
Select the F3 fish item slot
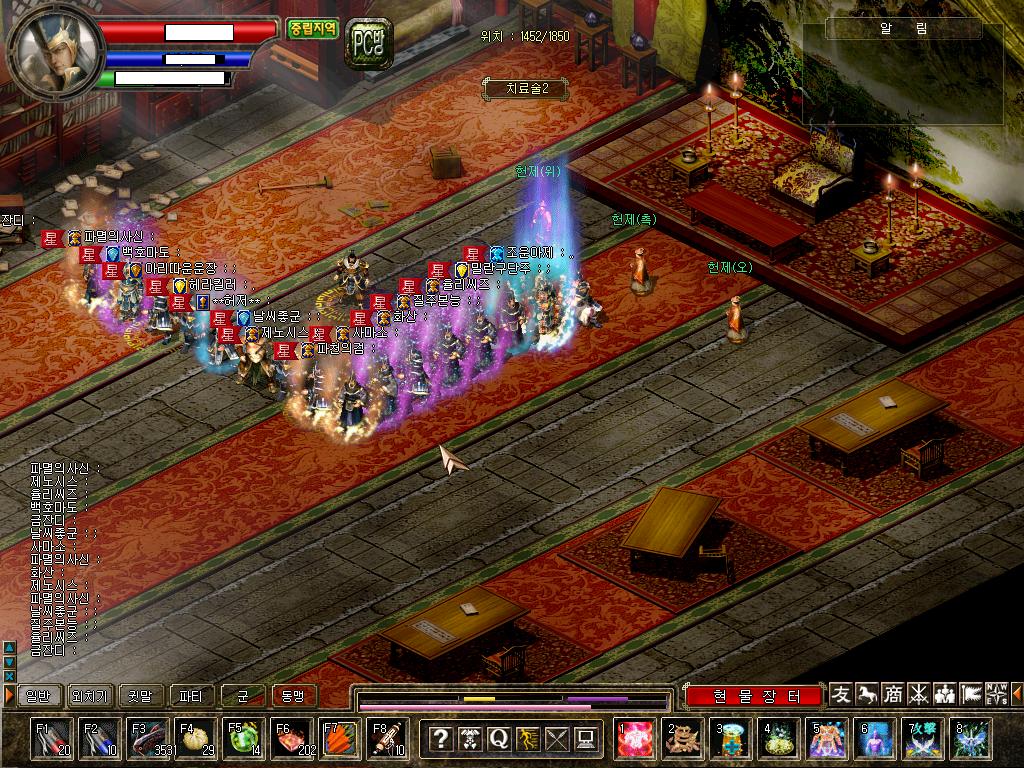point(147,739)
